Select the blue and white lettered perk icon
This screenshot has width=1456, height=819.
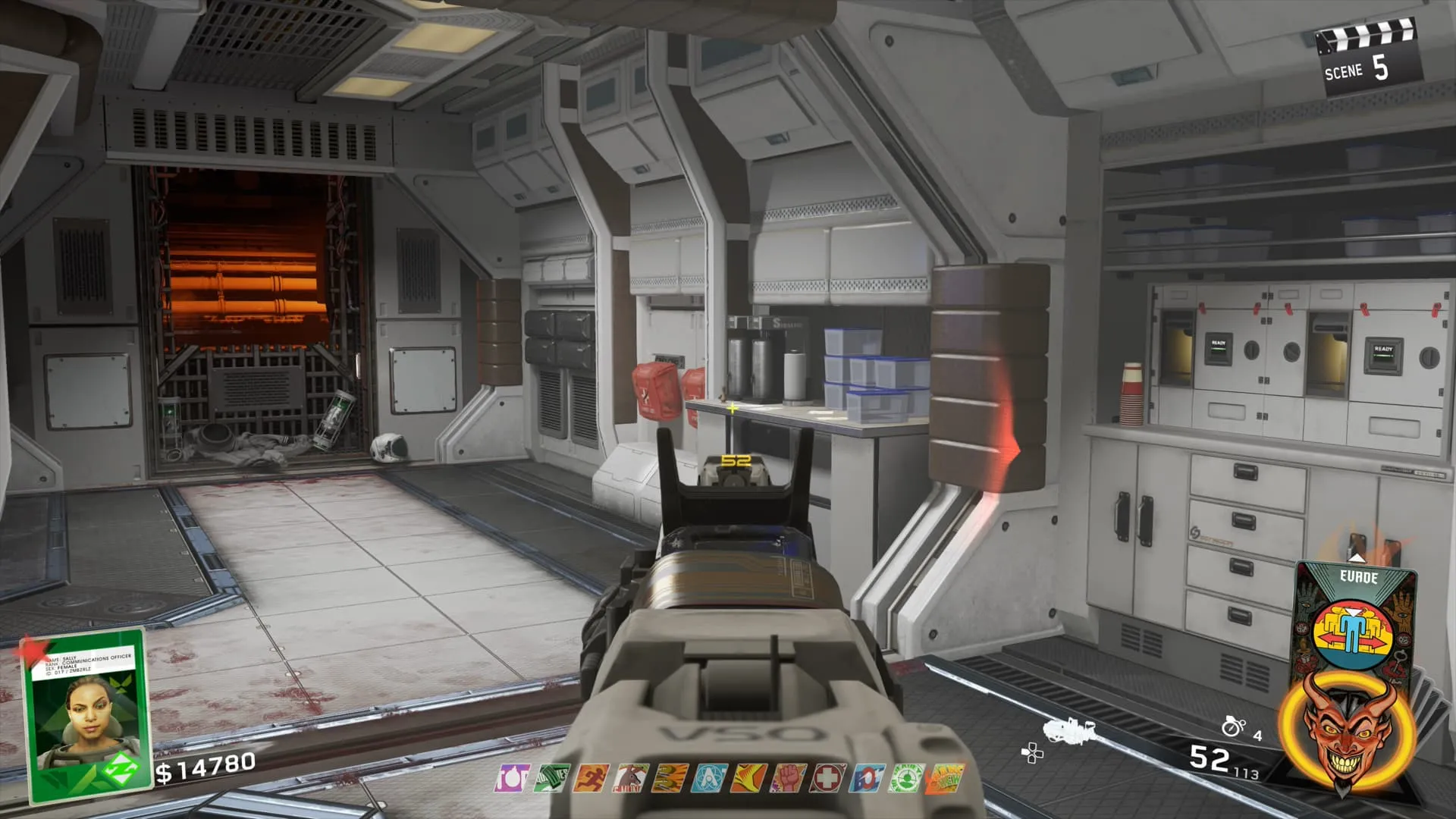(867, 779)
